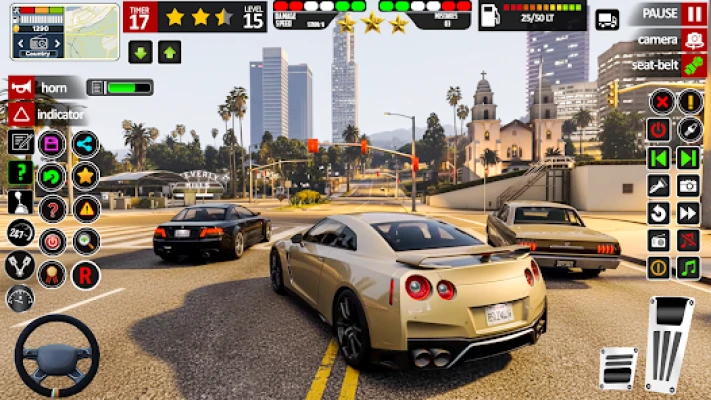Open the gear shifter icon
This screenshot has height=400, width=711.
coord(20,203)
